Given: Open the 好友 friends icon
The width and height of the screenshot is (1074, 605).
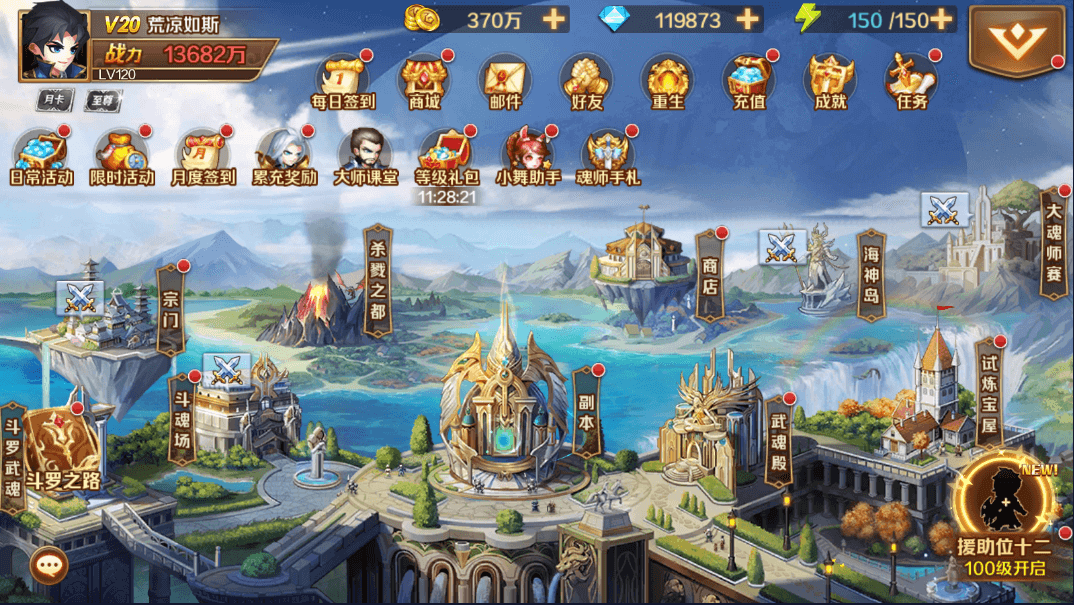Looking at the screenshot, I should (x=586, y=79).
